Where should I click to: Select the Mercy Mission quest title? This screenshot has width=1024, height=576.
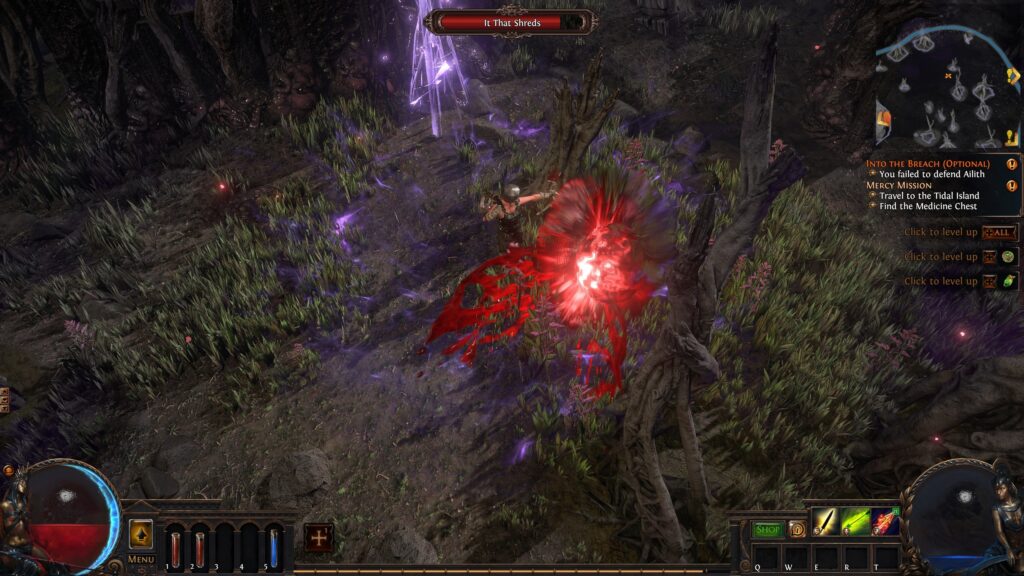892,185
